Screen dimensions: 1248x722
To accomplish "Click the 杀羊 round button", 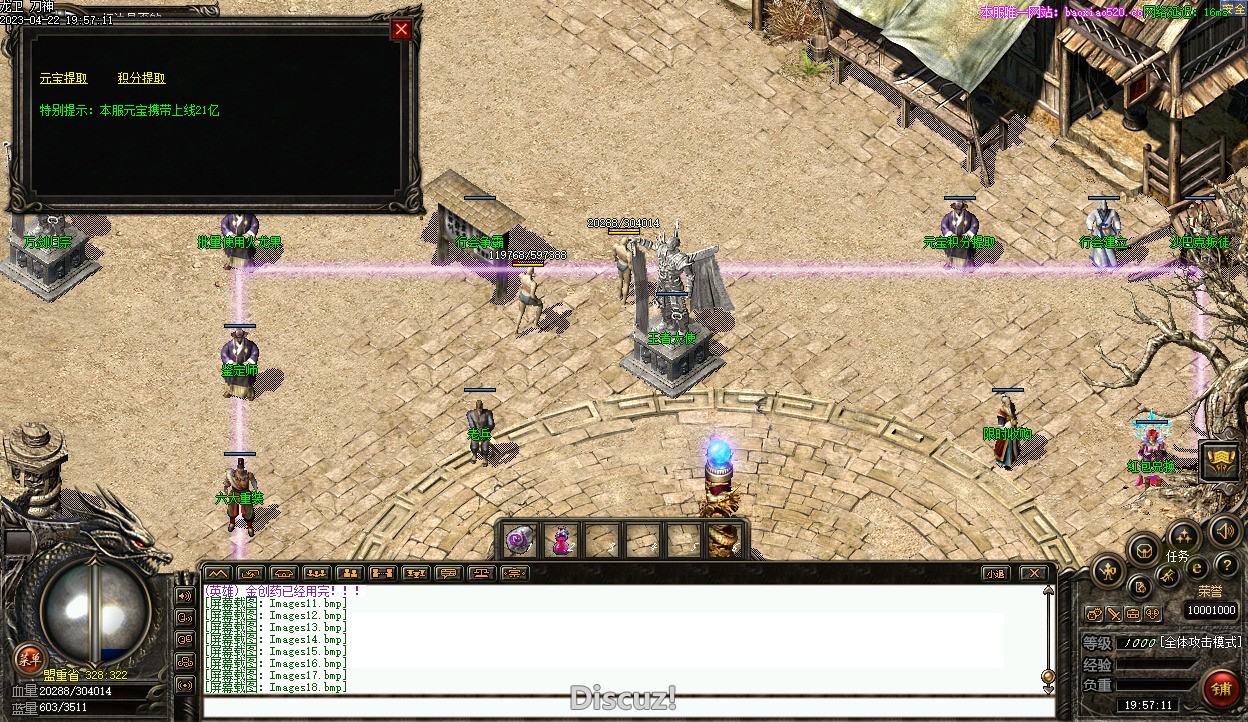I will point(29,658).
